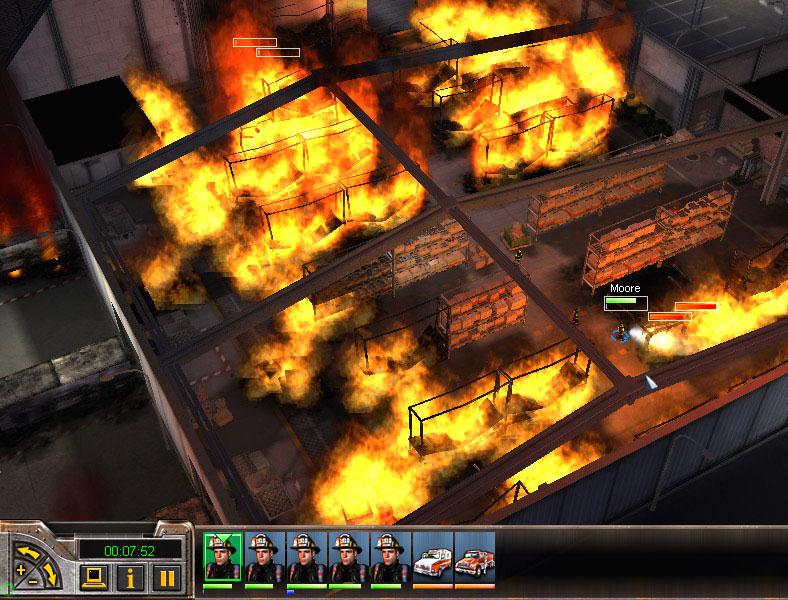The image size is (788, 600).
Task: Open the info panel with the 'i' button
Action: click(131, 576)
